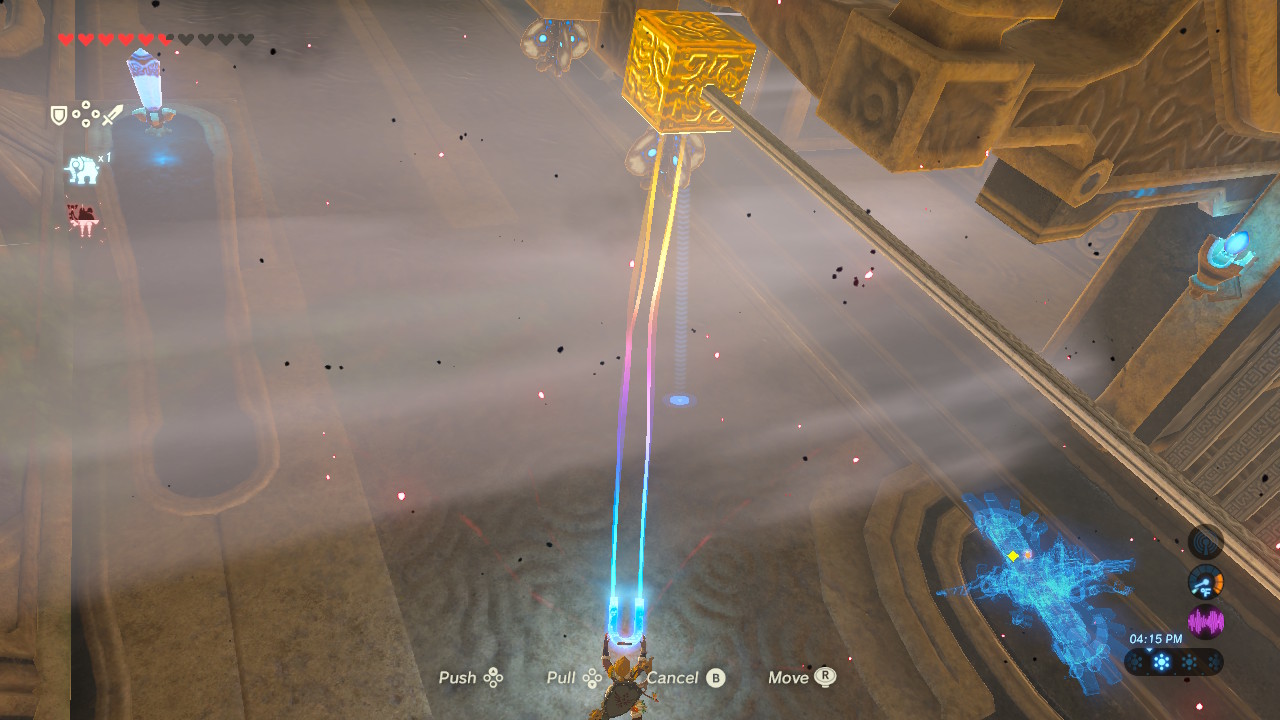Click the purple noise meter icon
Viewport: 1280px width, 720px height.
coord(1206,619)
